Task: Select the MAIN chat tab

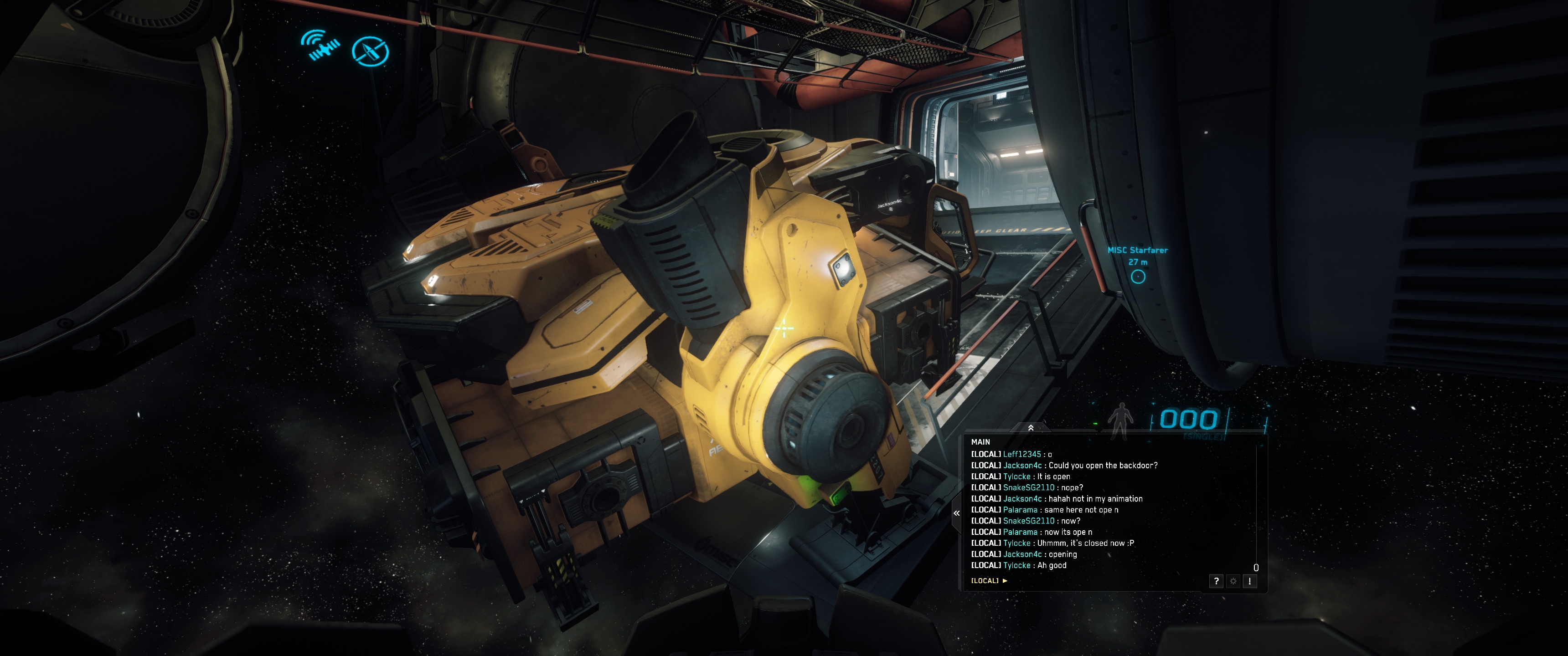Action: coord(980,442)
